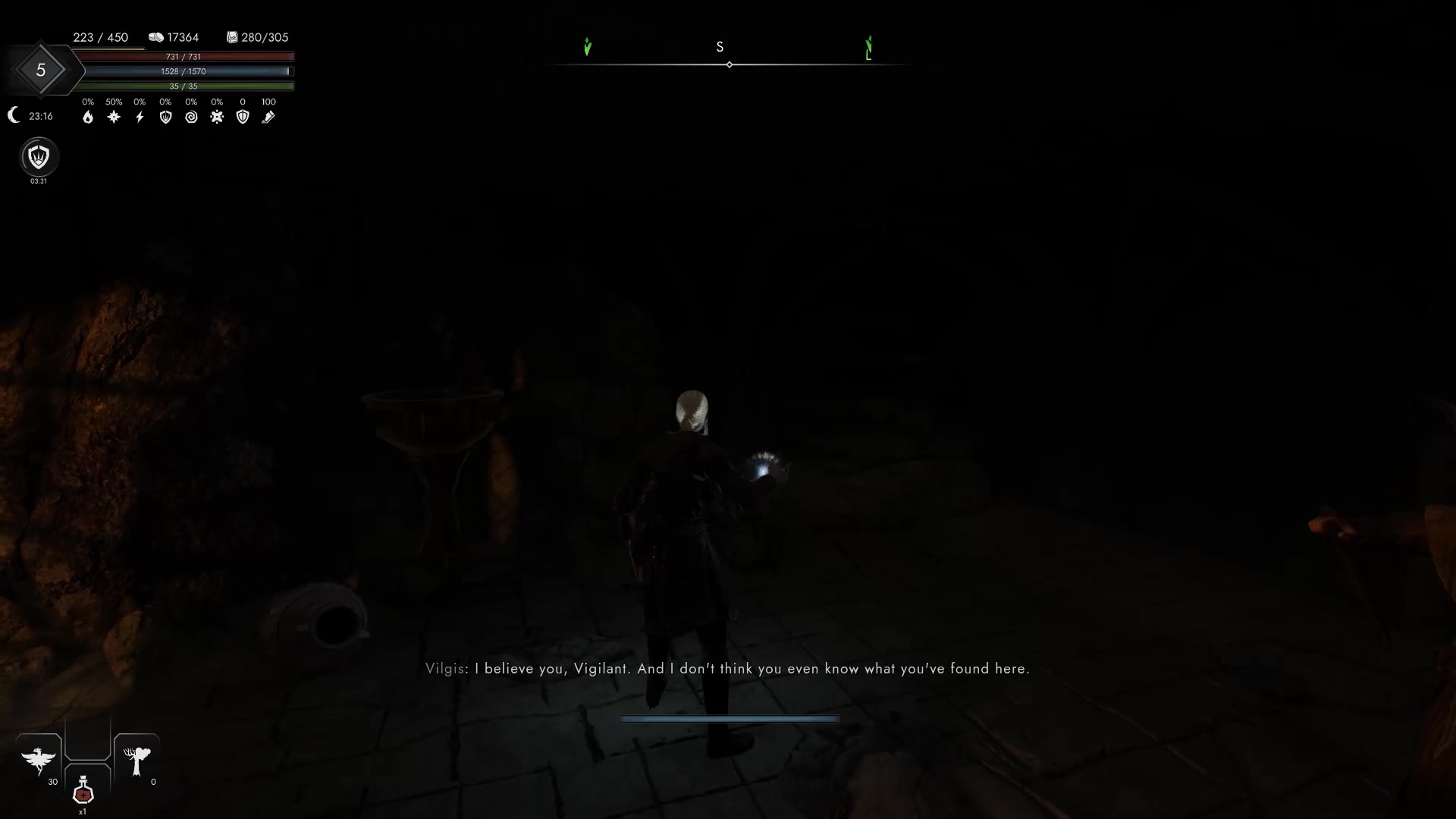Click the green marker left of S on compass
This screenshot has height=819, width=1456.
[x=588, y=47]
